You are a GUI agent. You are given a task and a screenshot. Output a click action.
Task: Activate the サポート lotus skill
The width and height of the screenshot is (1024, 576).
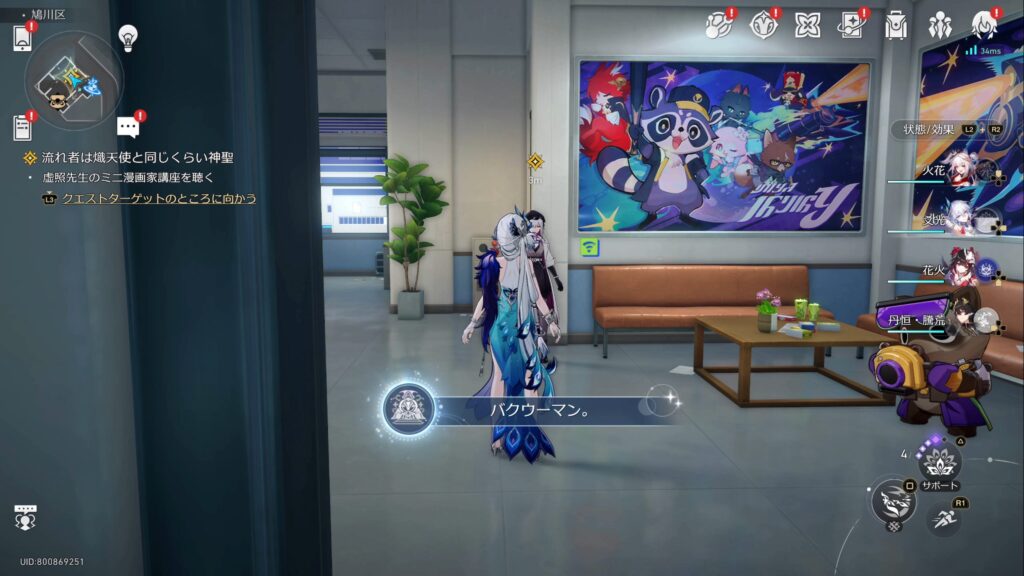tap(940, 461)
